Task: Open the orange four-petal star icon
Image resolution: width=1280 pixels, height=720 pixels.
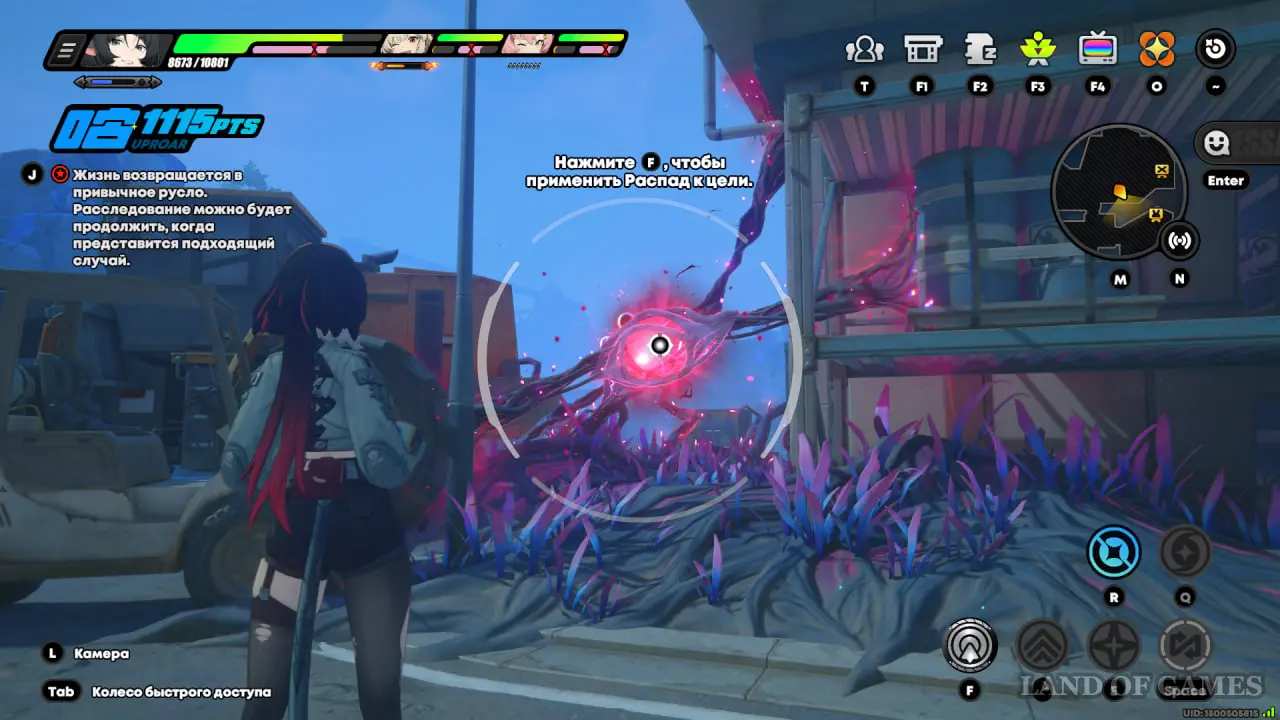Action: click(x=1157, y=49)
